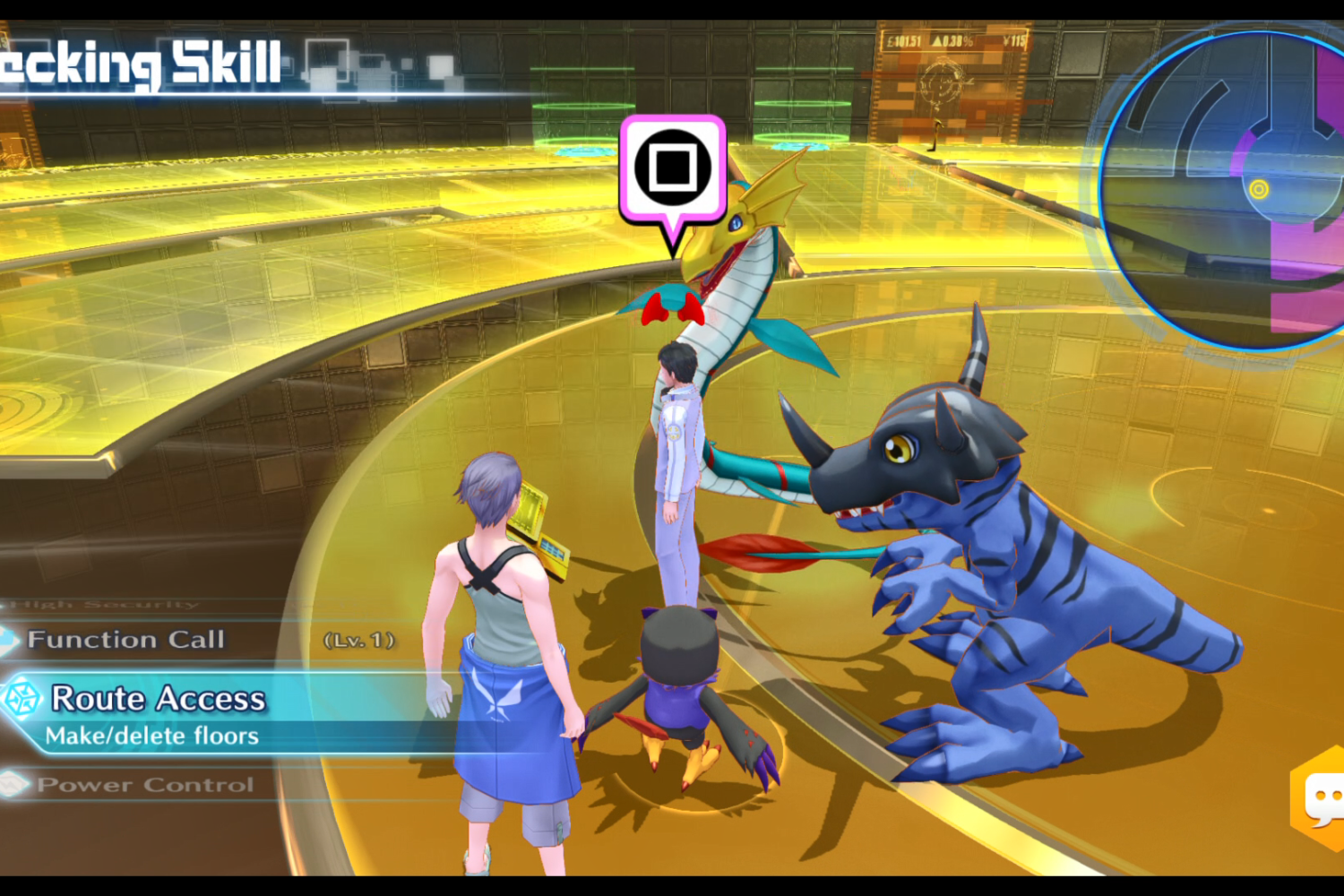Choose Function Call from the skill list

126,640
